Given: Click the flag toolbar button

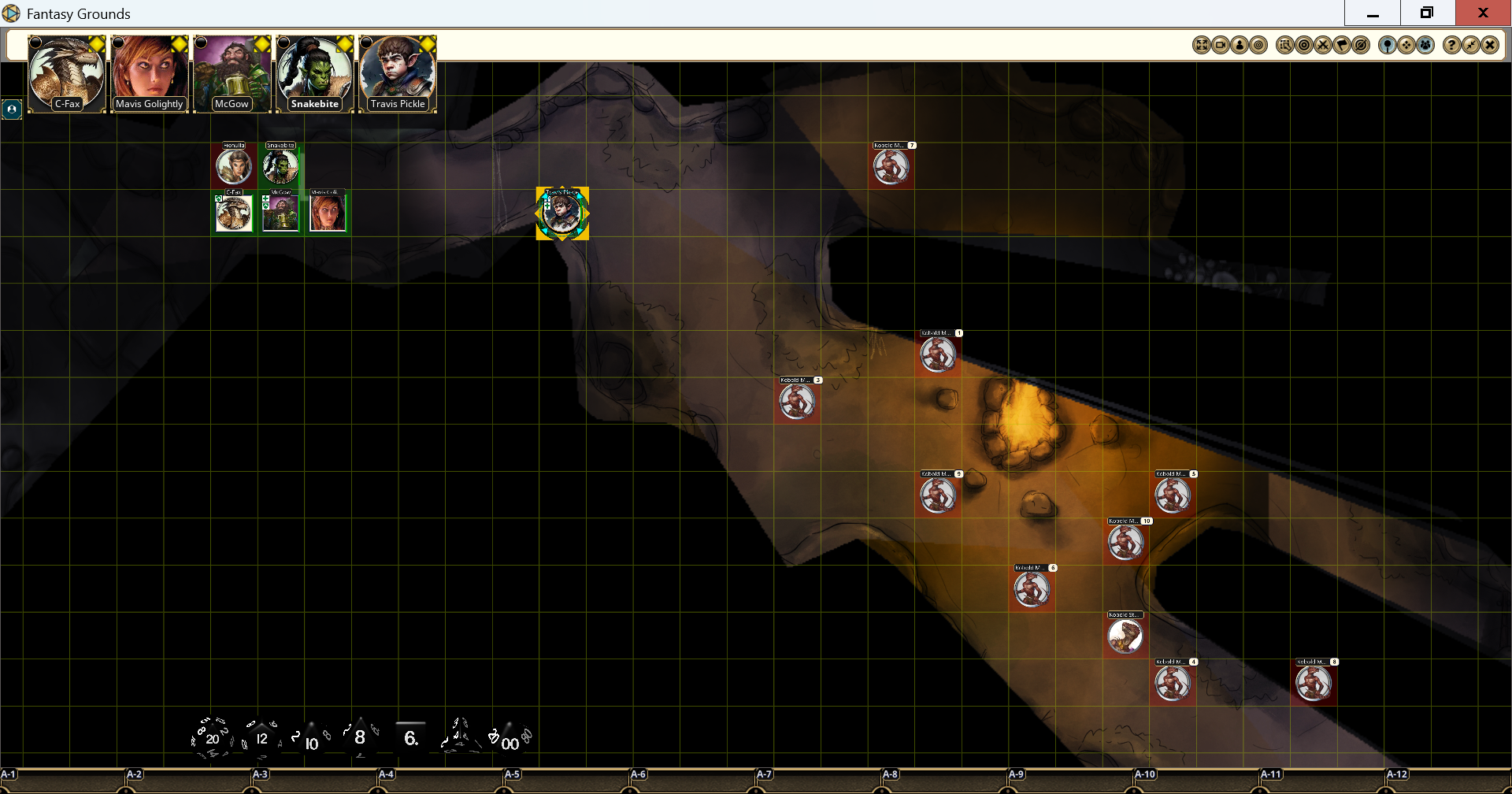Looking at the screenshot, I should click(1342, 45).
